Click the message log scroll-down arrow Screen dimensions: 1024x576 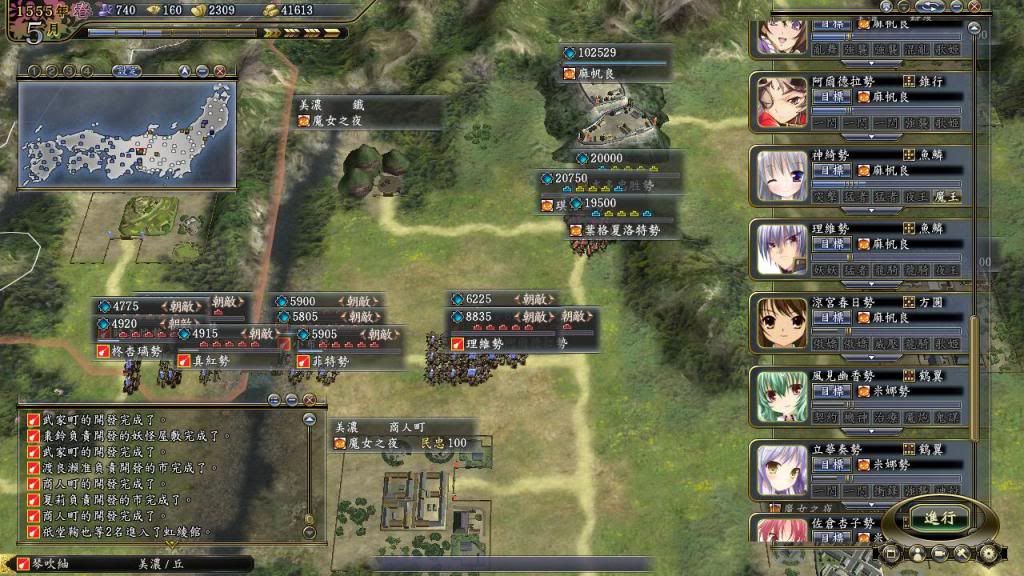click(x=309, y=534)
